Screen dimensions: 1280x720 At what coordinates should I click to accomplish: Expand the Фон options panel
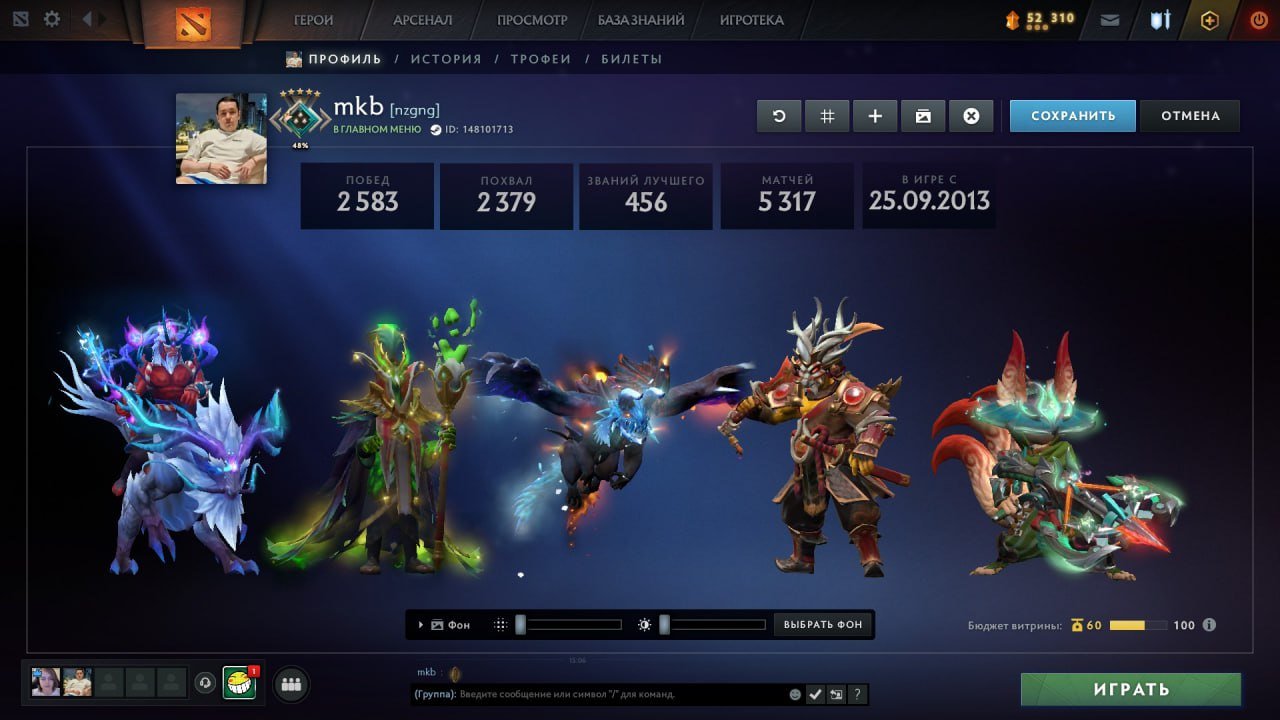[x=420, y=624]
